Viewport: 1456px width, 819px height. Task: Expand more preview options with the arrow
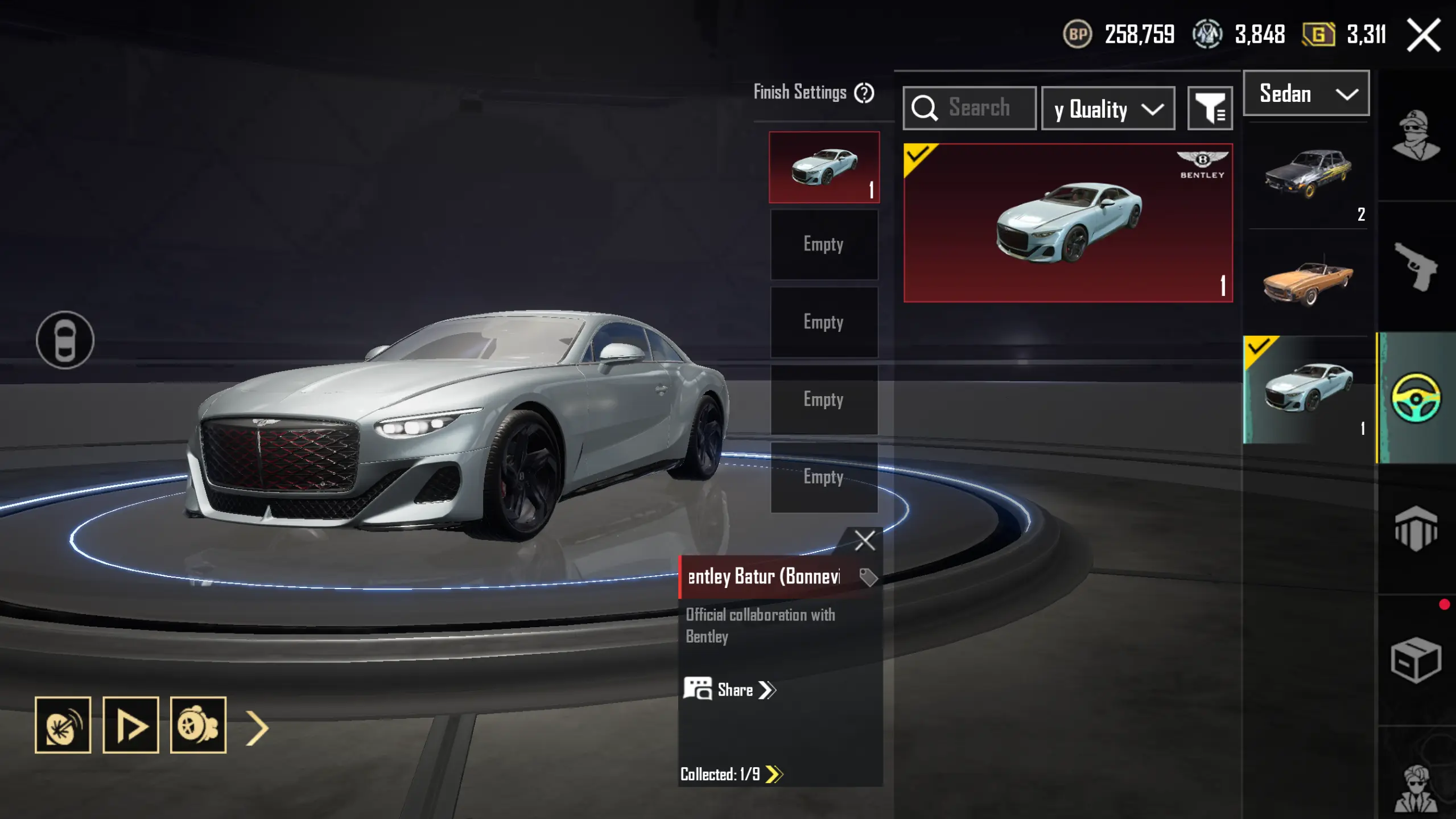[257, 727]
